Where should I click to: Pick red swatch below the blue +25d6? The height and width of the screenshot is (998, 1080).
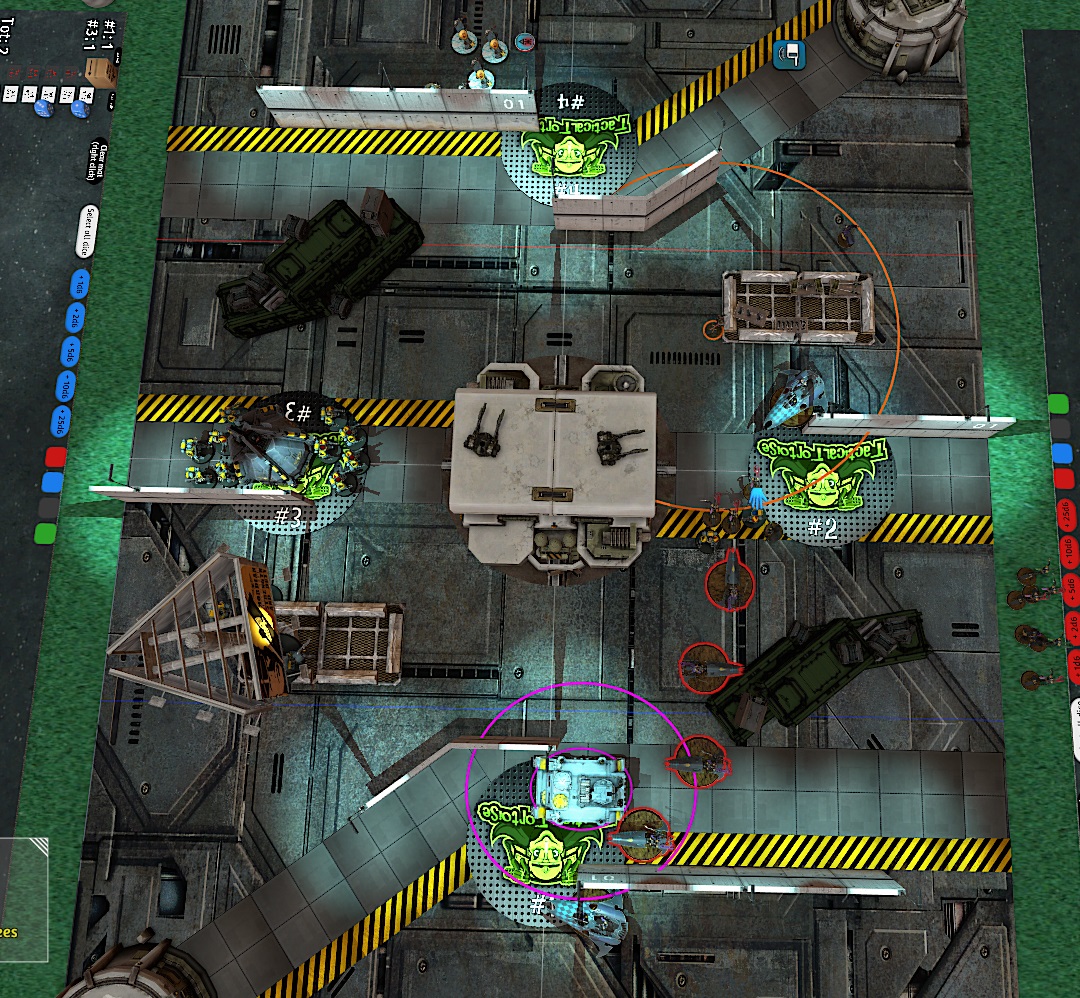[x=56, y=458]
